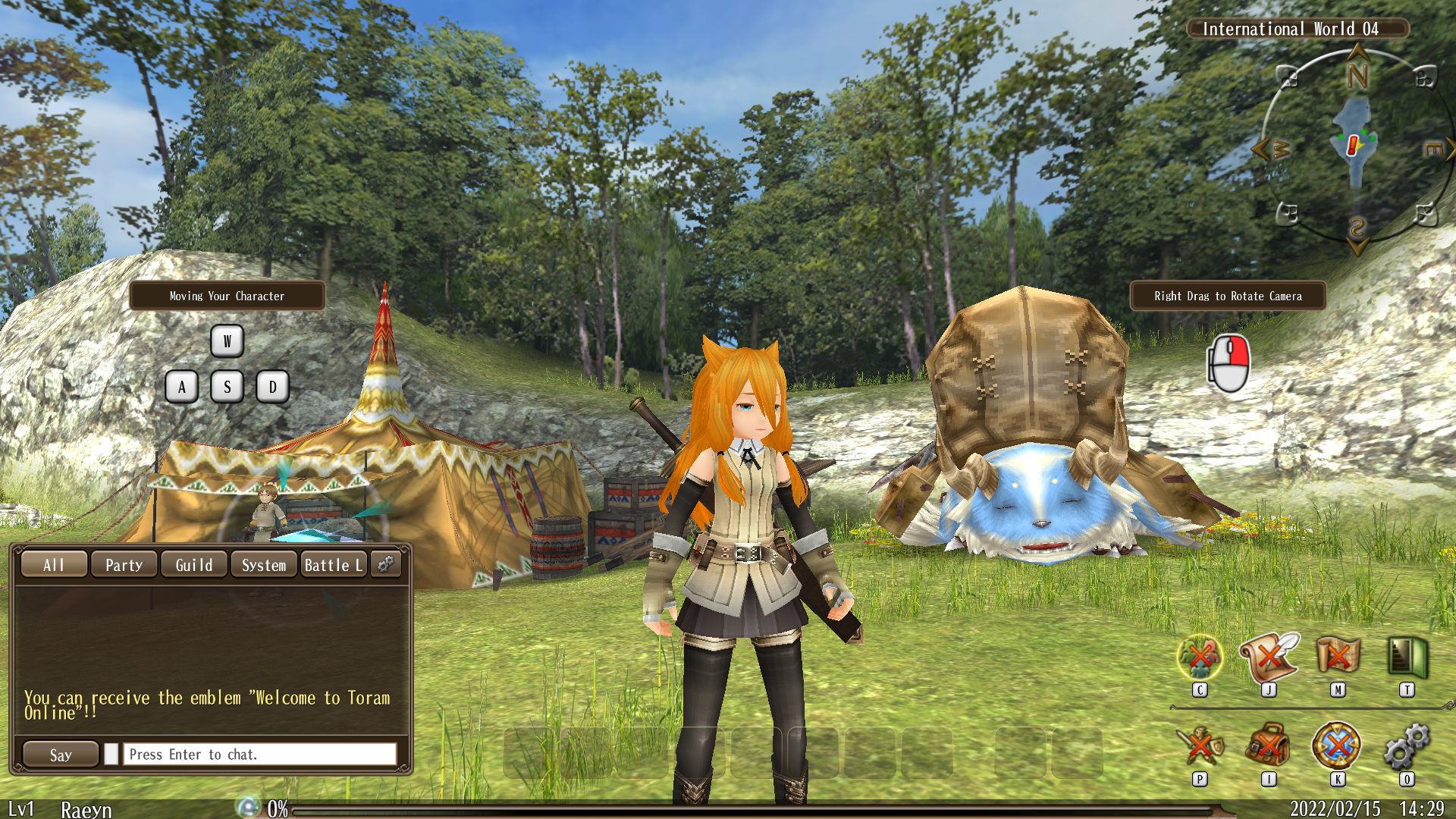Switch to the Battle Log tab
The image size is (1456, 819).
[x=334, y=565]
